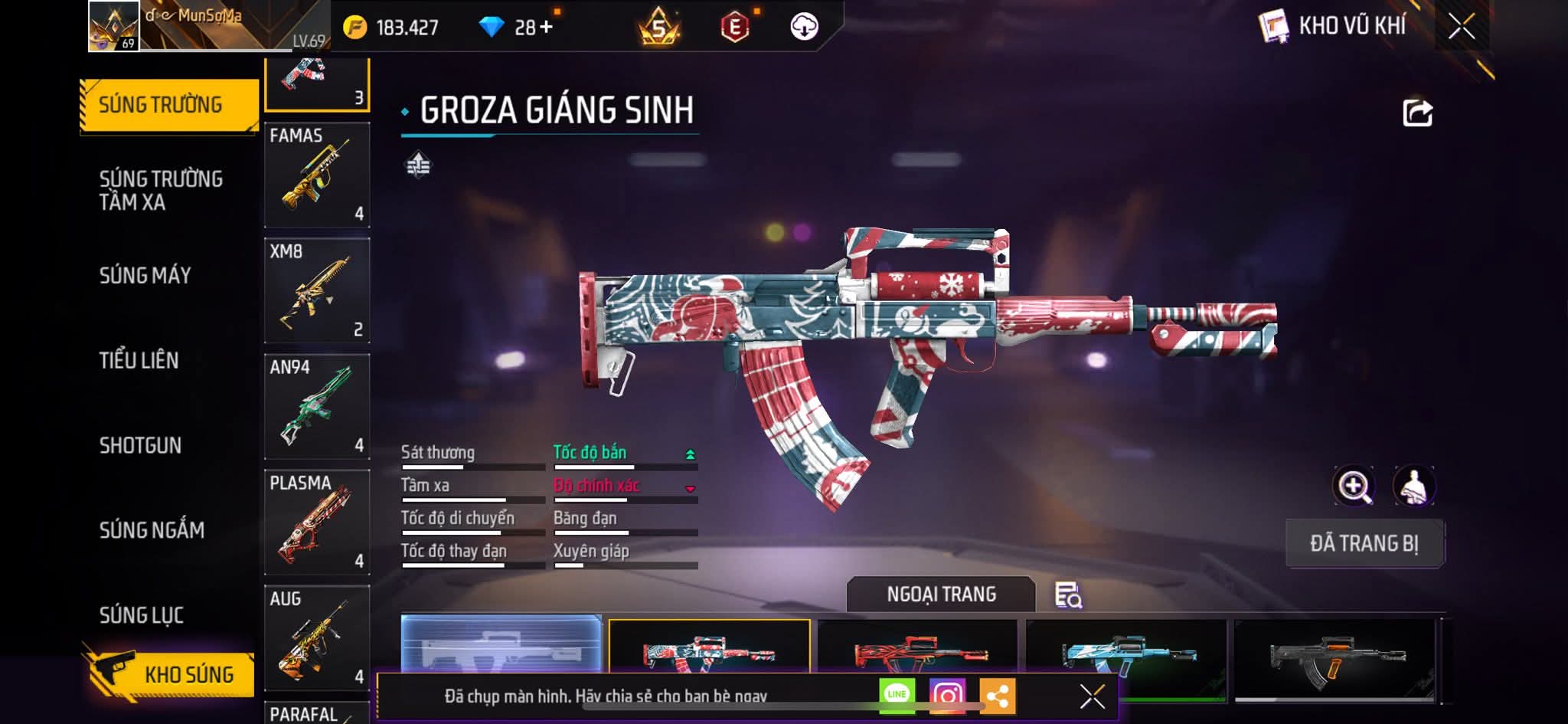Open the Kho Súng button
The image size is (1568, 724).
(x=170, y=673)
